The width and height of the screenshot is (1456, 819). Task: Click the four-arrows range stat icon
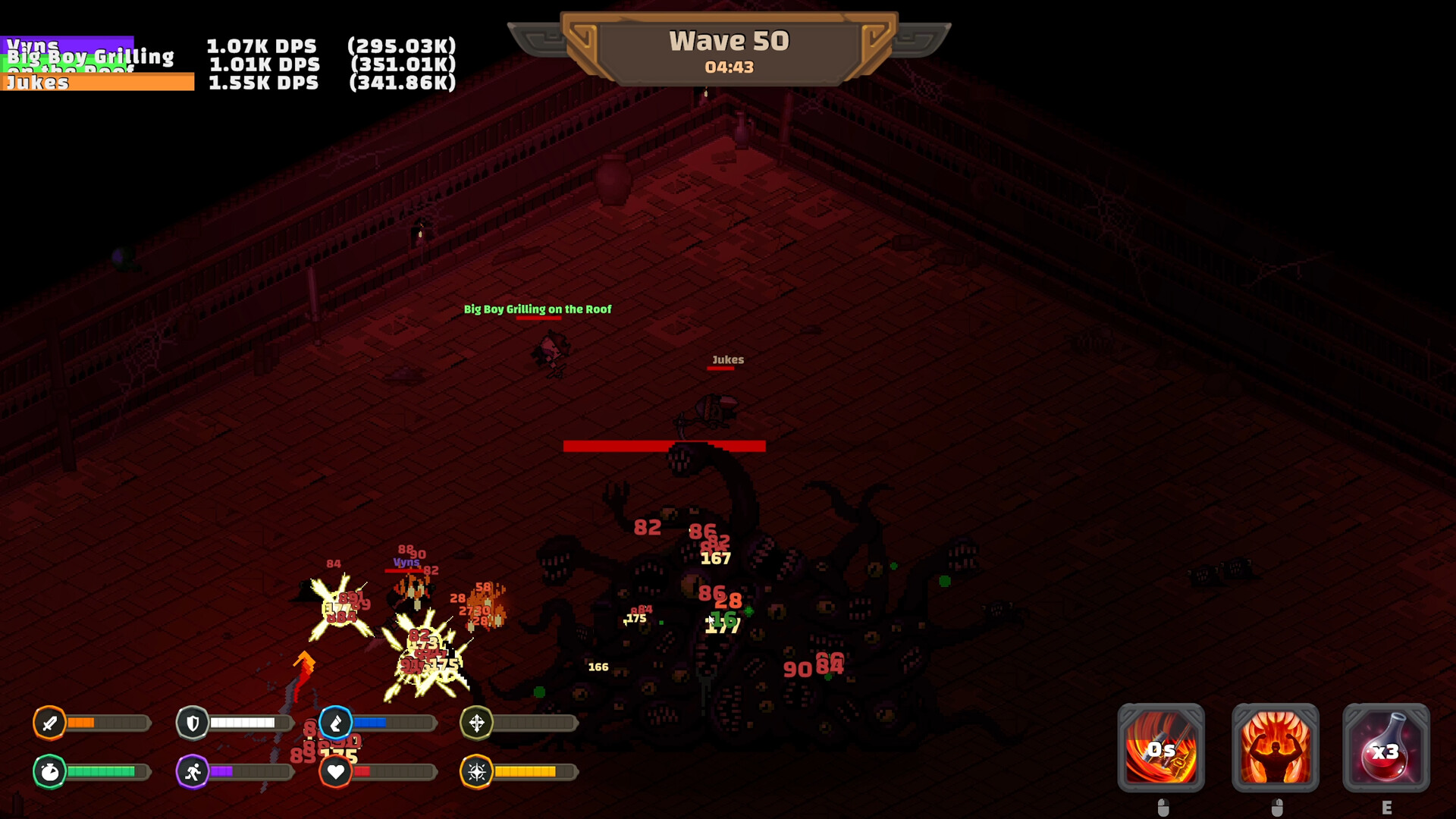(476, 723)
